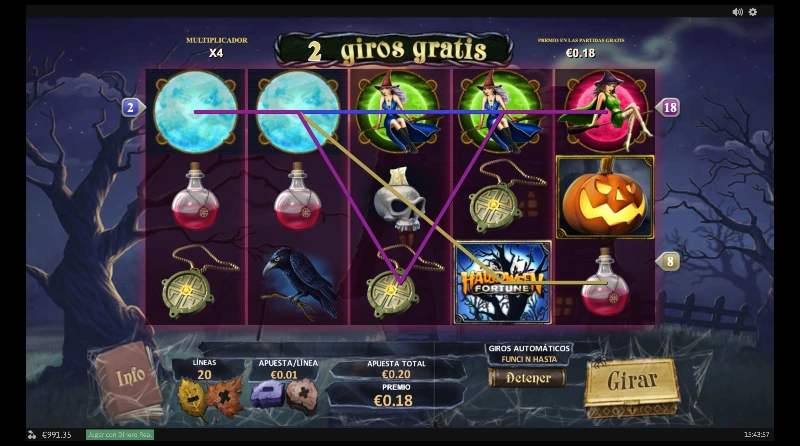800x446 pixels.
Task: Lower bet per line with purple stone minus
Action: (x=266, y=394)
